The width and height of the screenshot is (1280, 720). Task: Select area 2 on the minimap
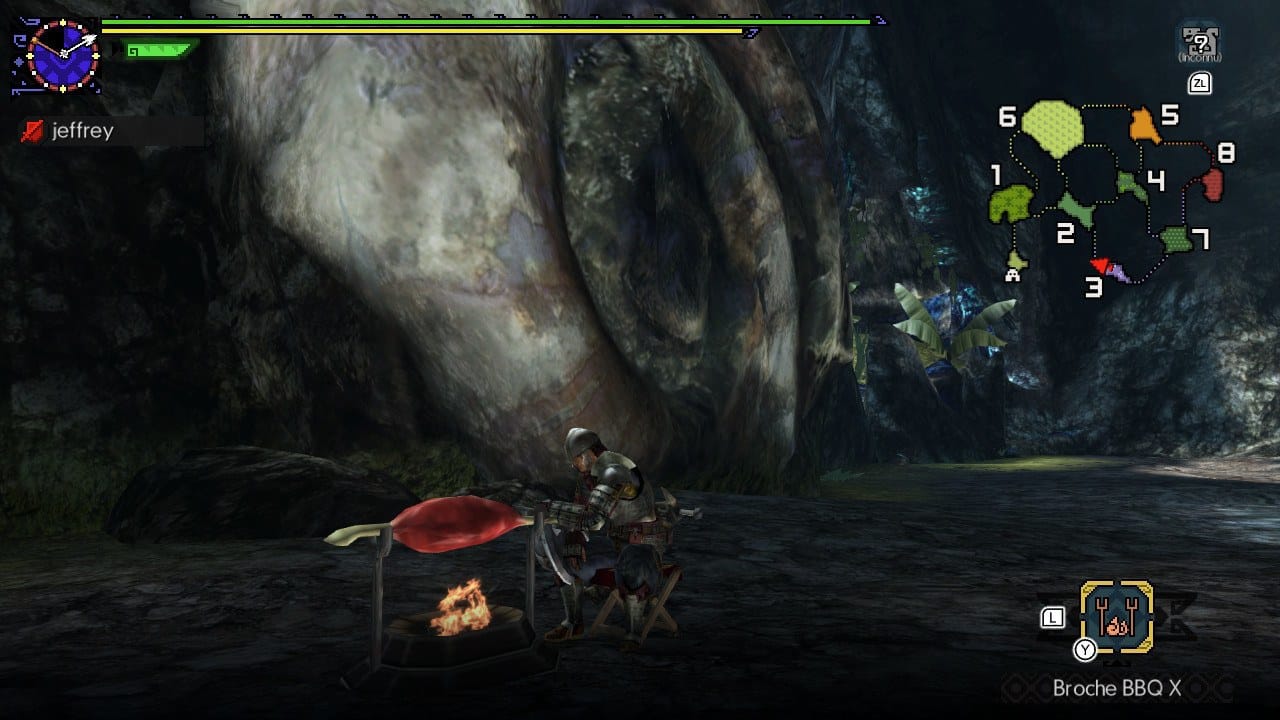coord(1074,209)
